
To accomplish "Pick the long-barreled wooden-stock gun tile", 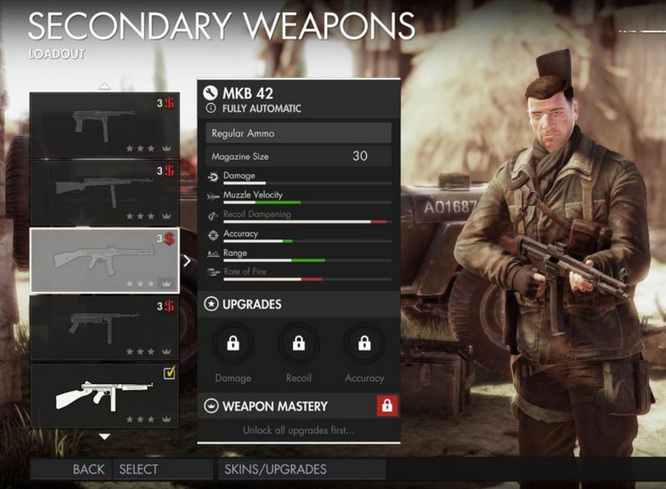I will (x=104, y=192).
